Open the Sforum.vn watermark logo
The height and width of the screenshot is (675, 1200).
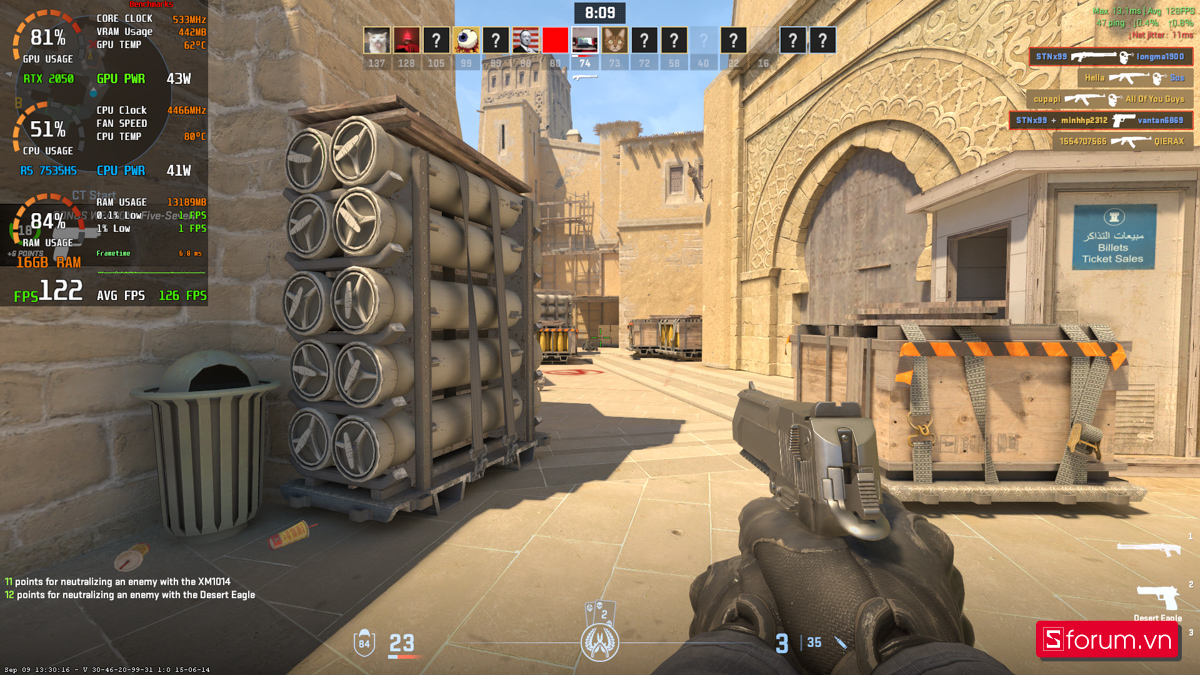(1109, 641)
